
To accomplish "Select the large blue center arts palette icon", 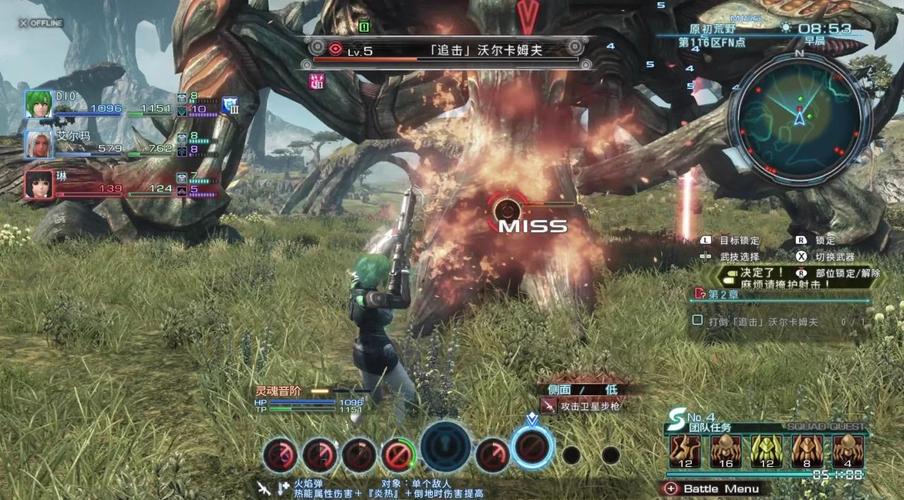I will (x=446, y=447).
